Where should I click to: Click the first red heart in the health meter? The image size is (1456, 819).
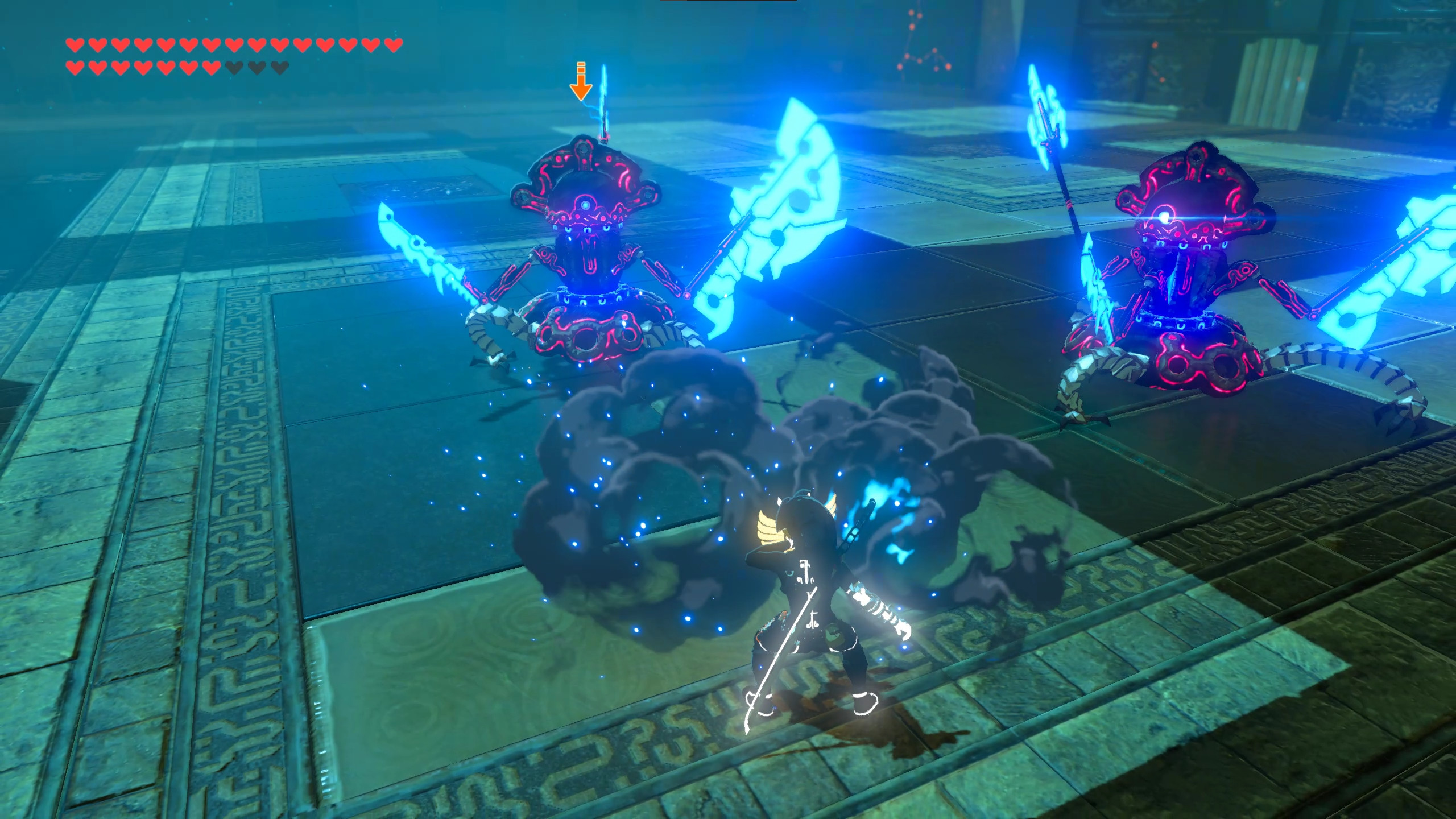tap(74, 44)
